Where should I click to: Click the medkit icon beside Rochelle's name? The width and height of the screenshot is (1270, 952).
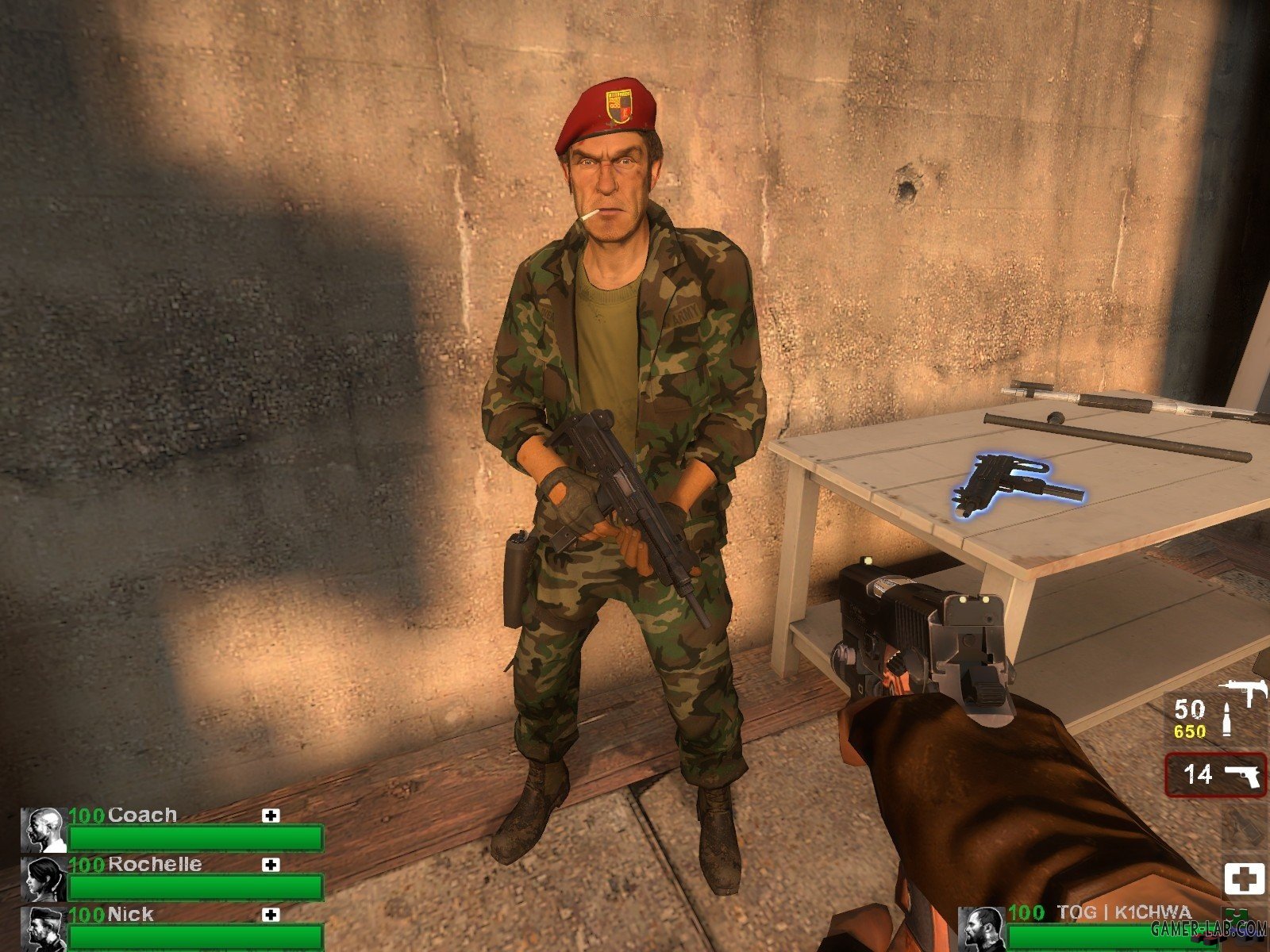click(x=271, y=865)
